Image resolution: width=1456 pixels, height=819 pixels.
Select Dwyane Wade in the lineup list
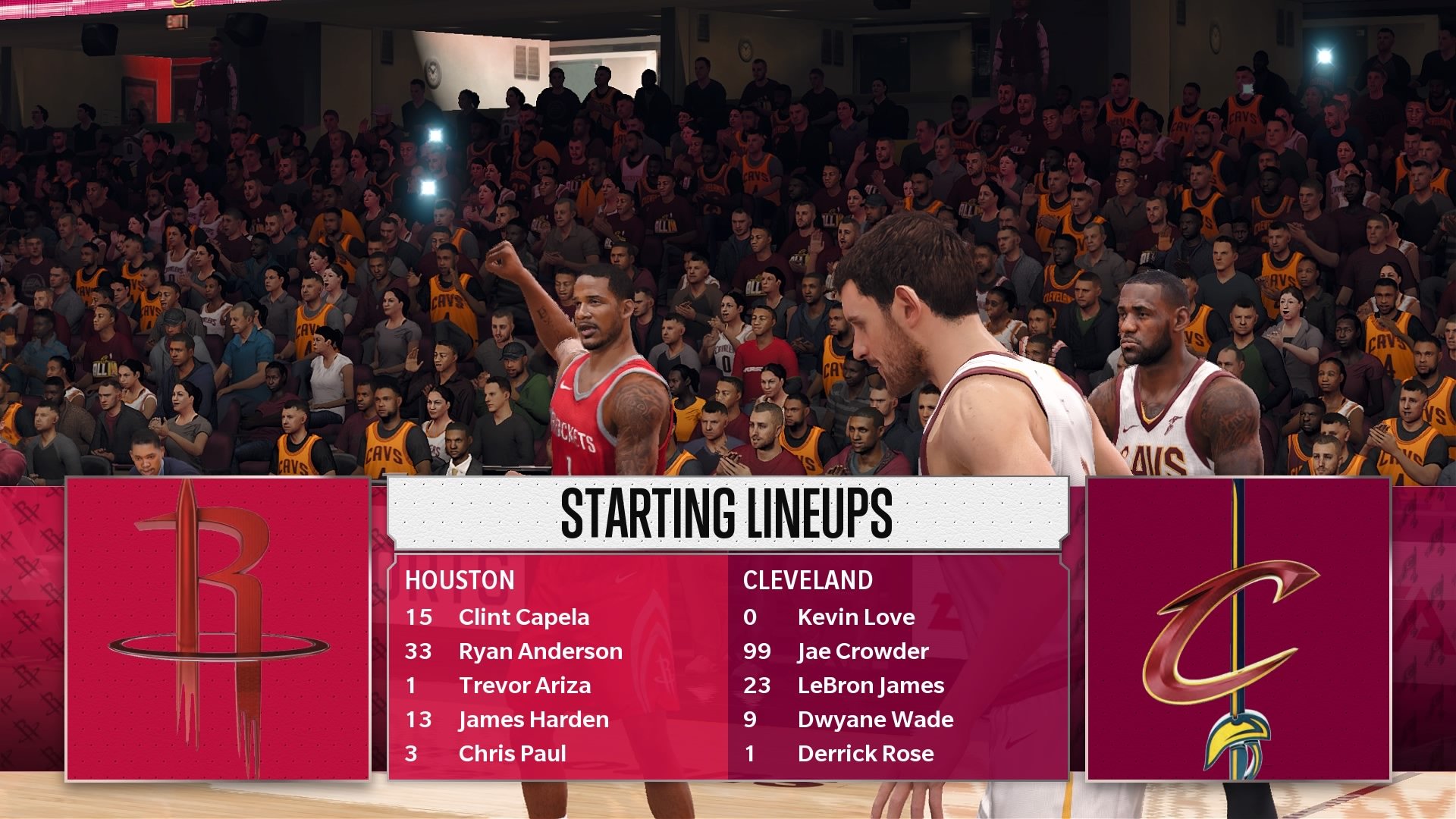[876, 720]
